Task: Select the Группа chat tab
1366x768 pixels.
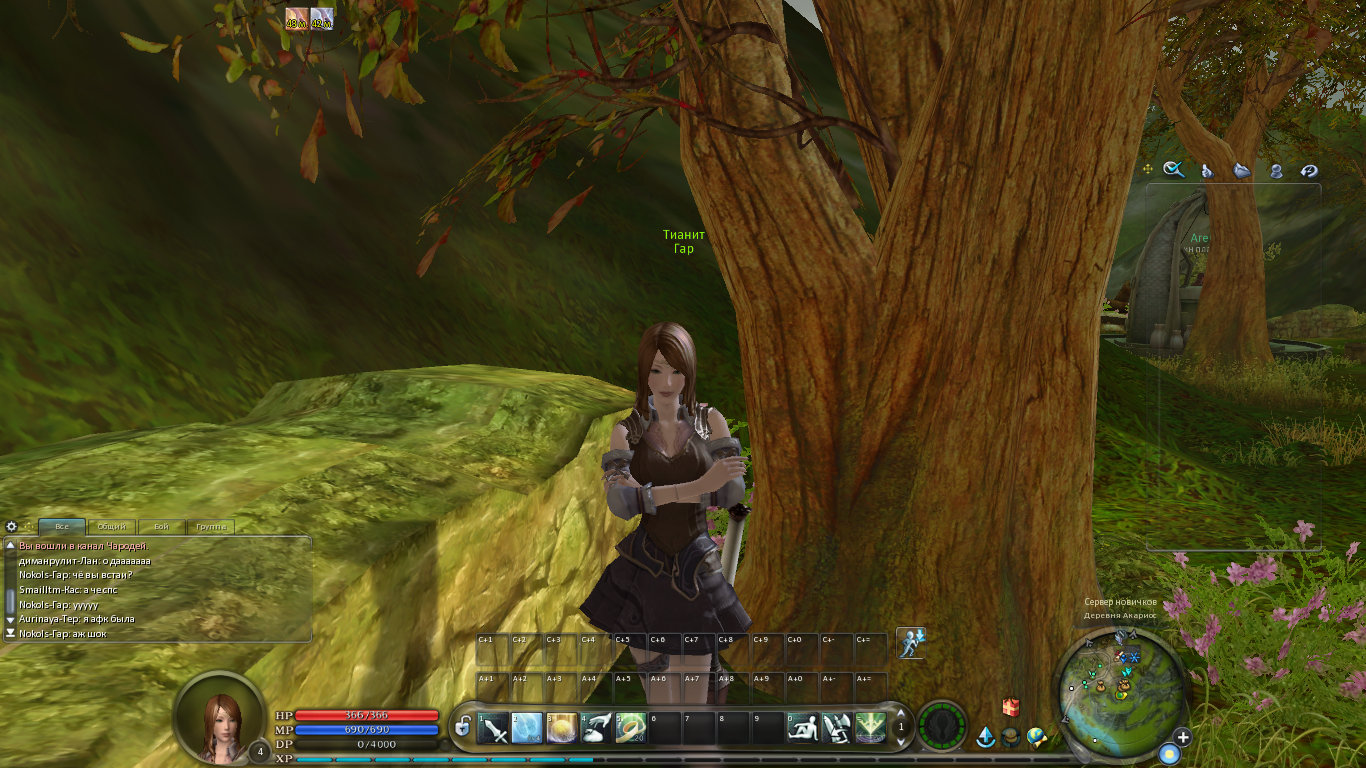Action: [x=211, y=526]
